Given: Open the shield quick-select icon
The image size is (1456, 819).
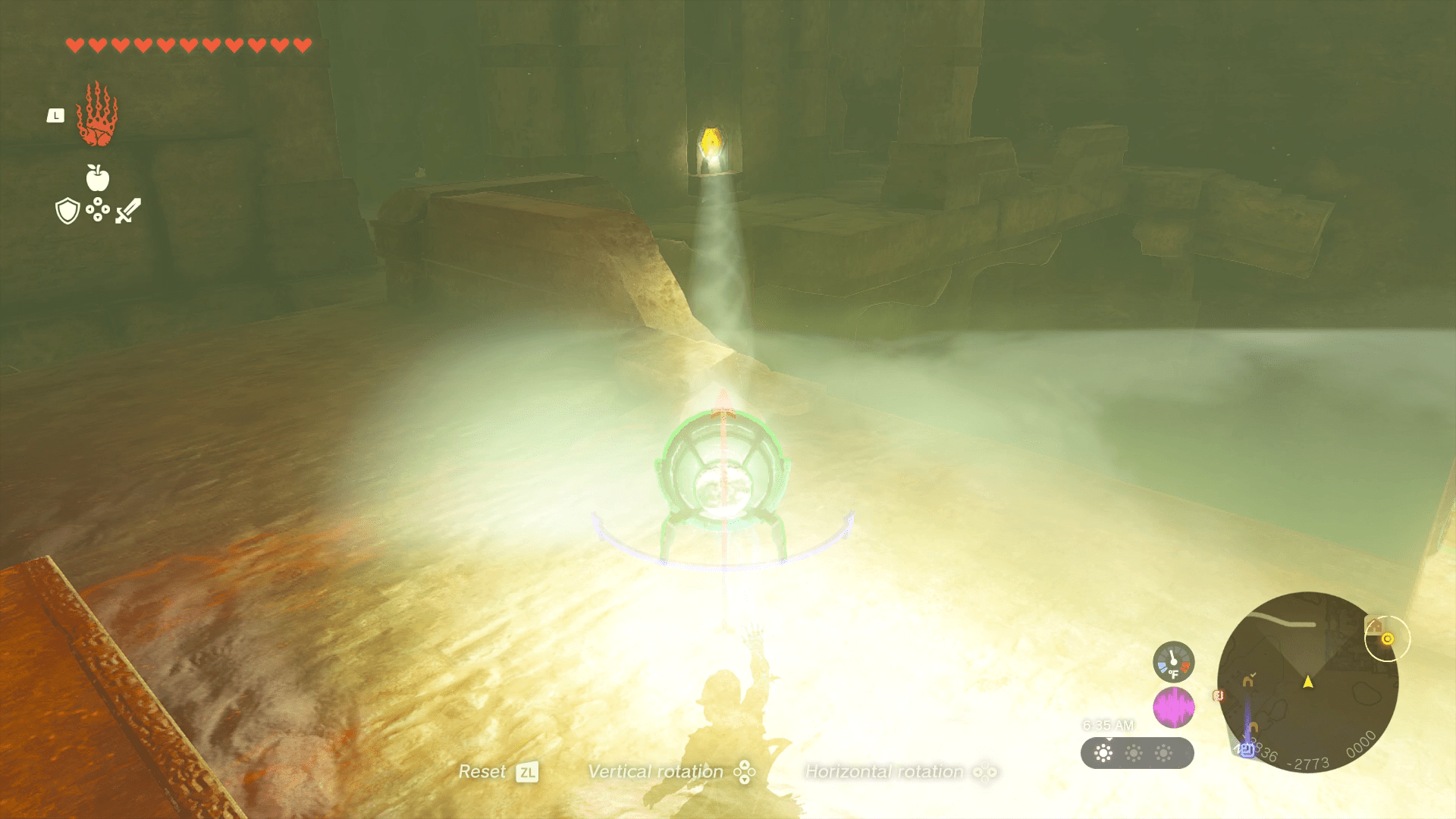Looking at the screenshot, I should point(68,211).
